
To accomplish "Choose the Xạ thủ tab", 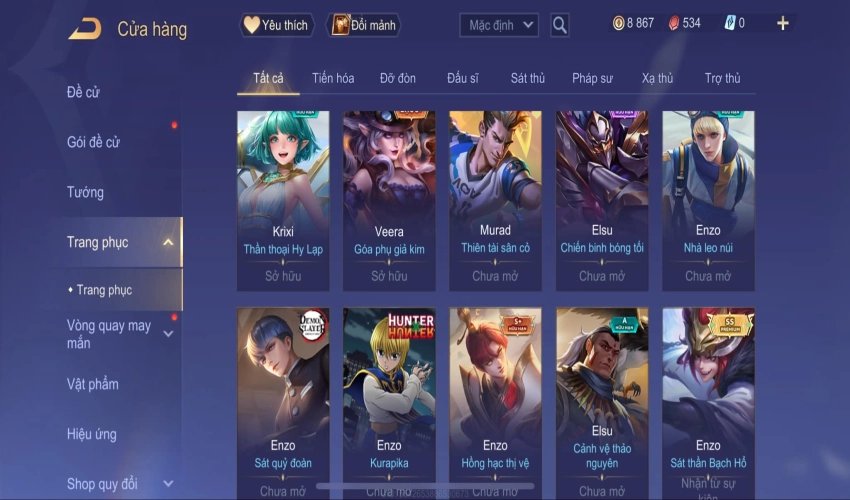I will point(657,78).
